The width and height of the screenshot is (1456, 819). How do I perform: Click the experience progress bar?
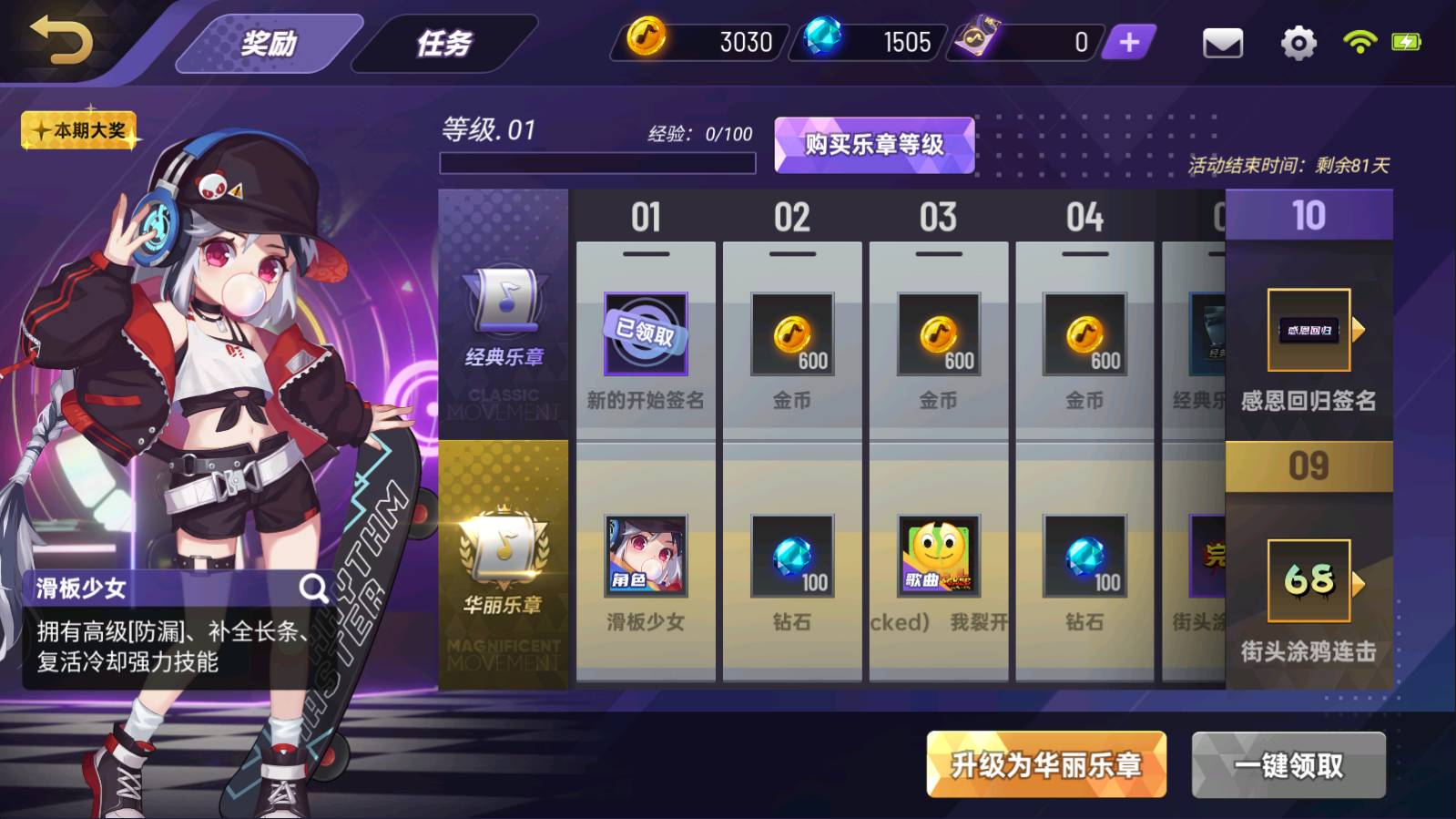click(598, 162)
